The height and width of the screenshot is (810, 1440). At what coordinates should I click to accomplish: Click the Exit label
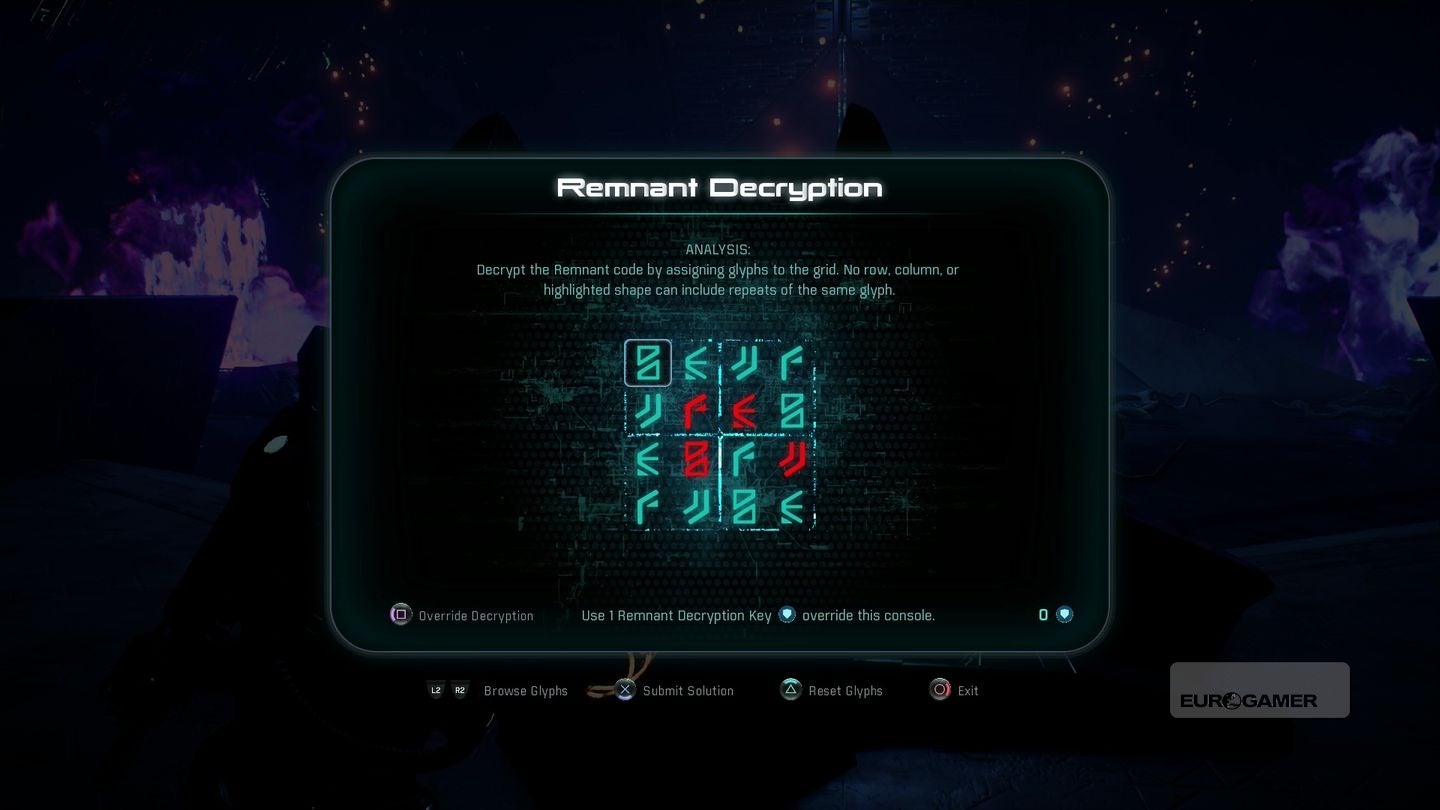point(966,690)
